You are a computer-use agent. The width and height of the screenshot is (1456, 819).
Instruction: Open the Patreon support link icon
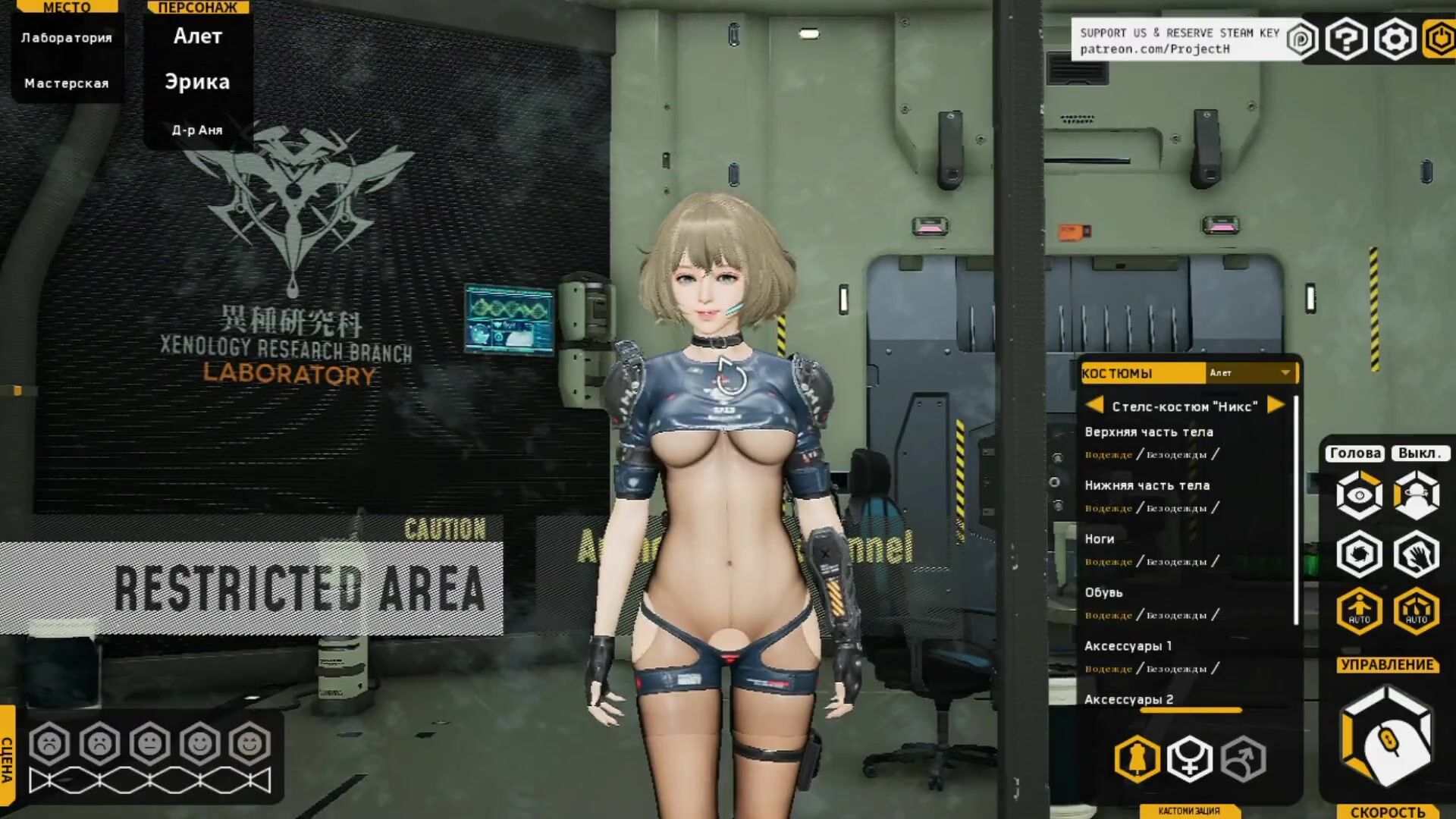1301,39
